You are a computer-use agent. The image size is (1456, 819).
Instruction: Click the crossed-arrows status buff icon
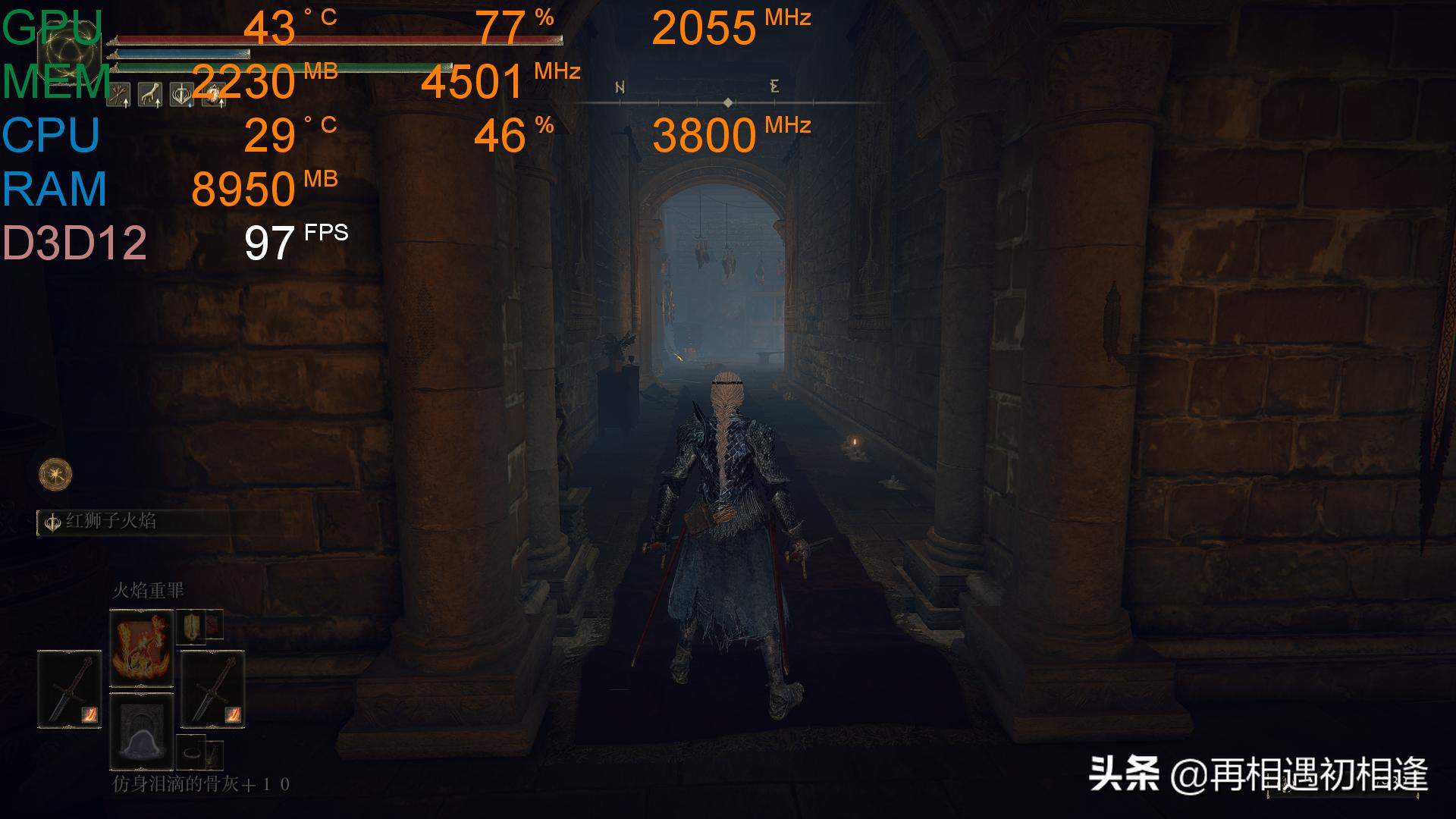(119, 95)
